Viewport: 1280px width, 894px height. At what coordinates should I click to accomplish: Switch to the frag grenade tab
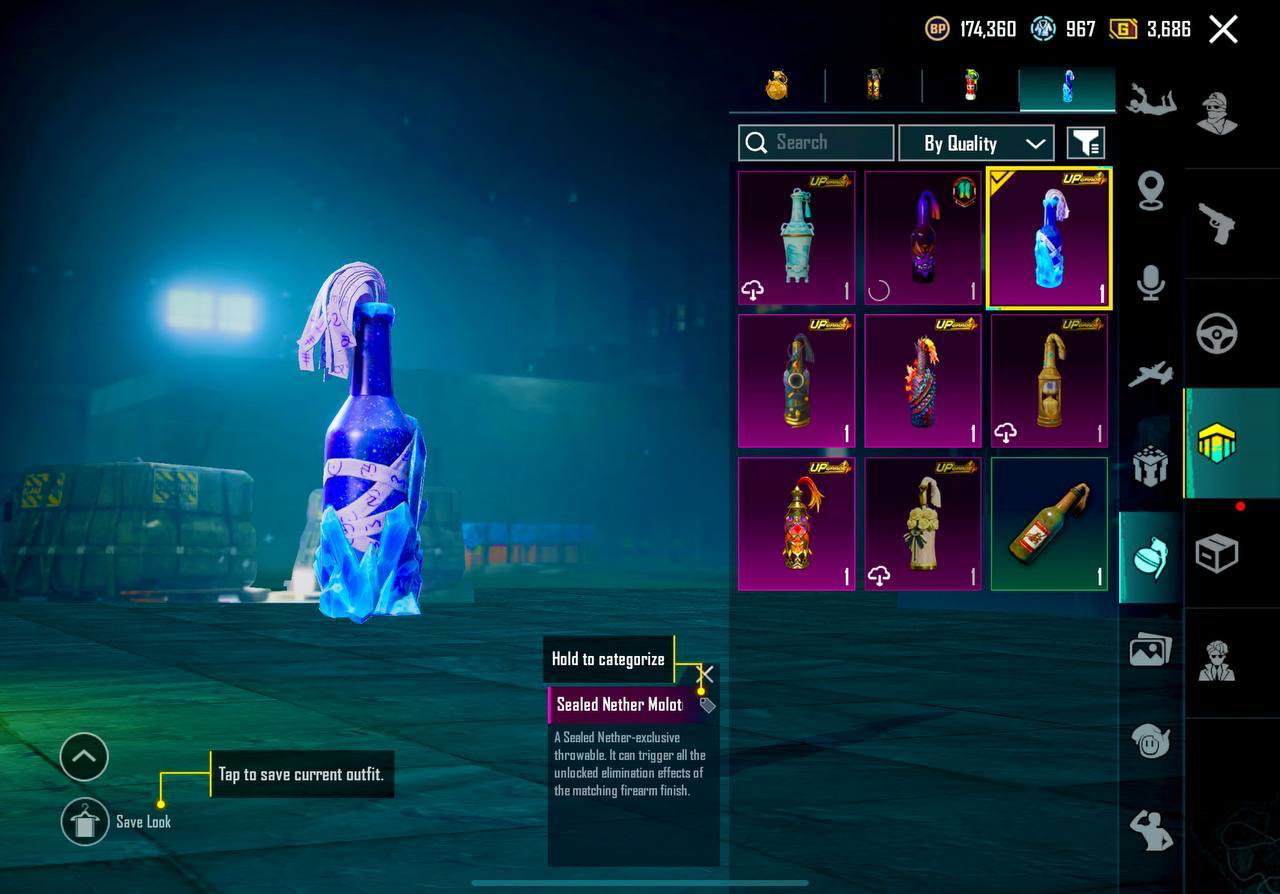click(777, 87)
